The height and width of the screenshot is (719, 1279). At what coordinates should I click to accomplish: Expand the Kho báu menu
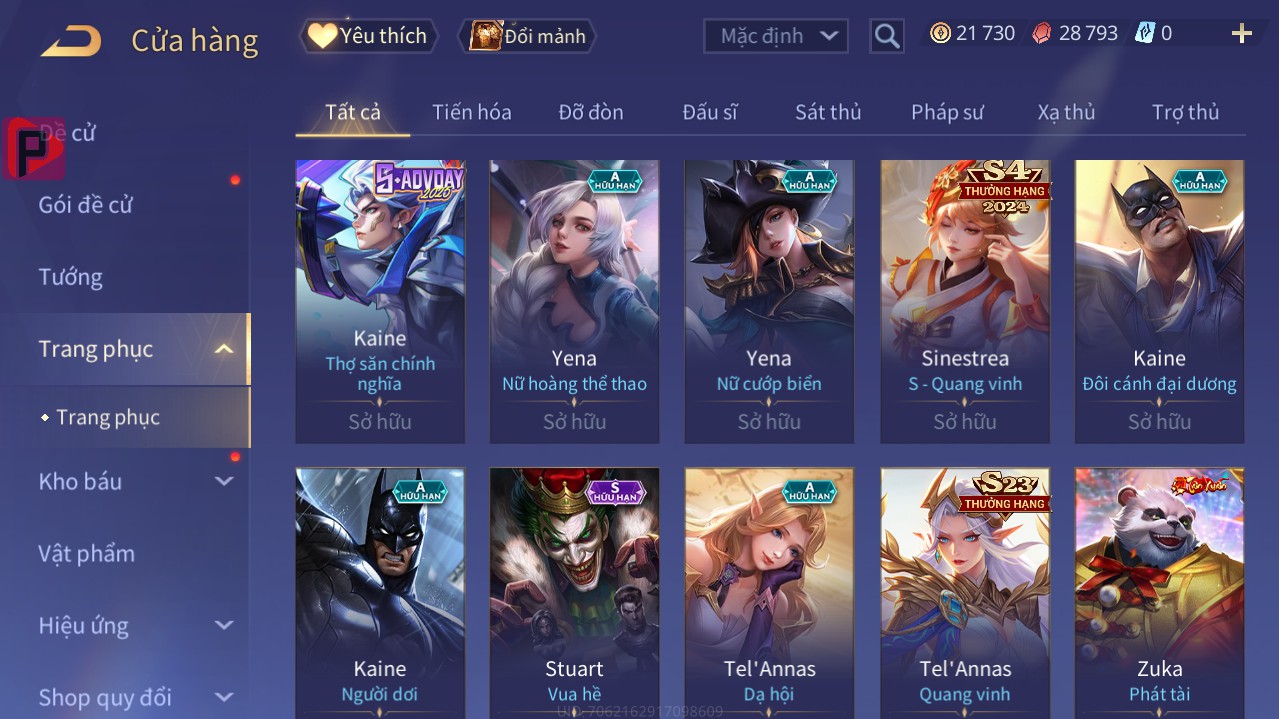tap(135, 481)
